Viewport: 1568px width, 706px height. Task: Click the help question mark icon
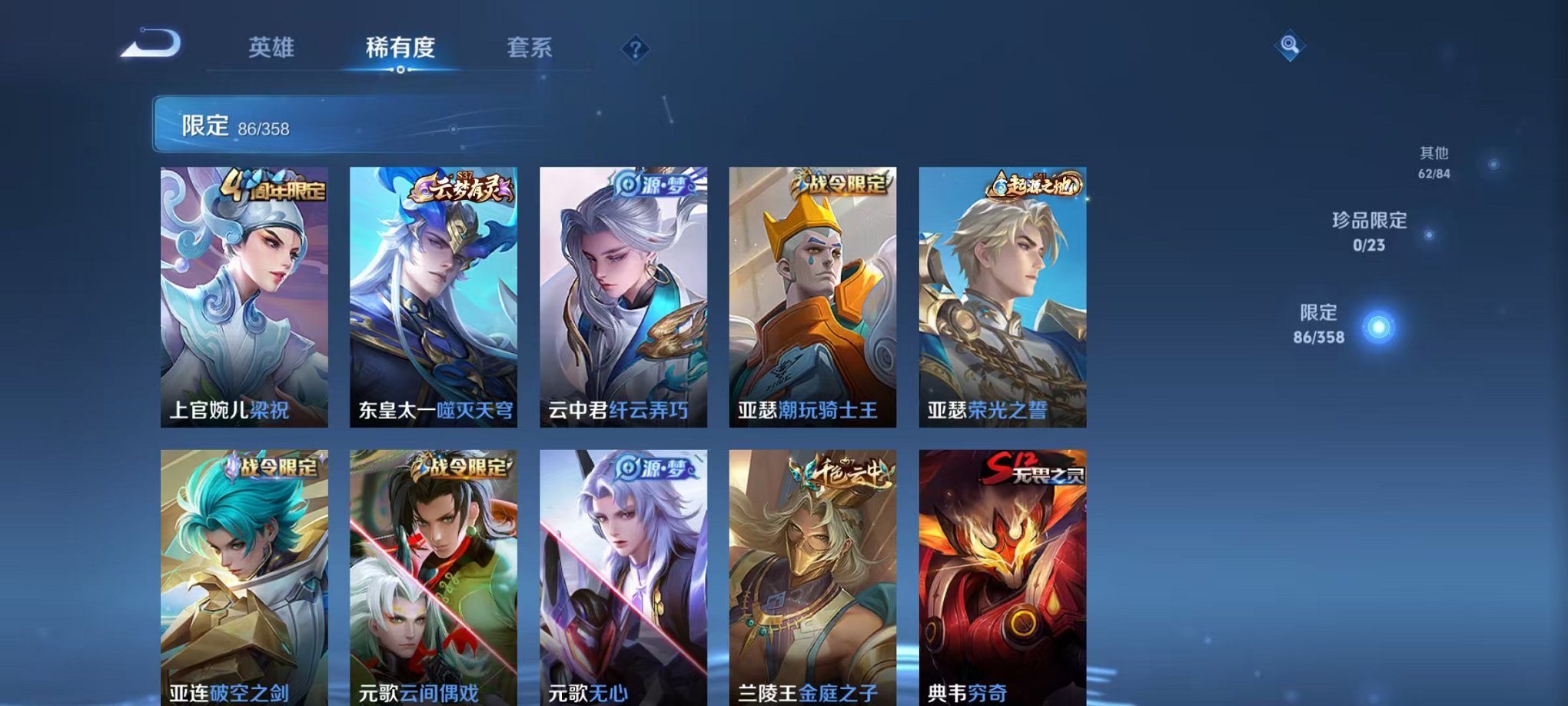tap(634, 49)
